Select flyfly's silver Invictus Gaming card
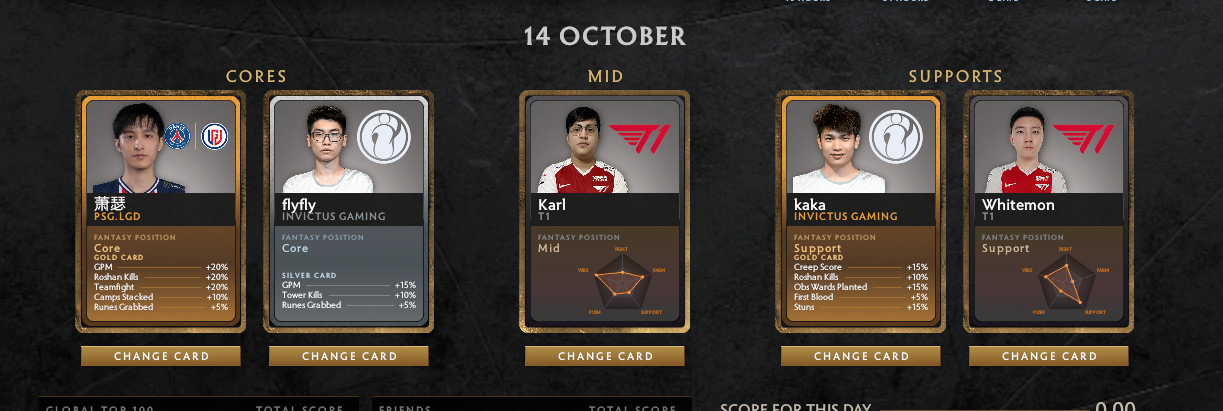 (349, 212)
